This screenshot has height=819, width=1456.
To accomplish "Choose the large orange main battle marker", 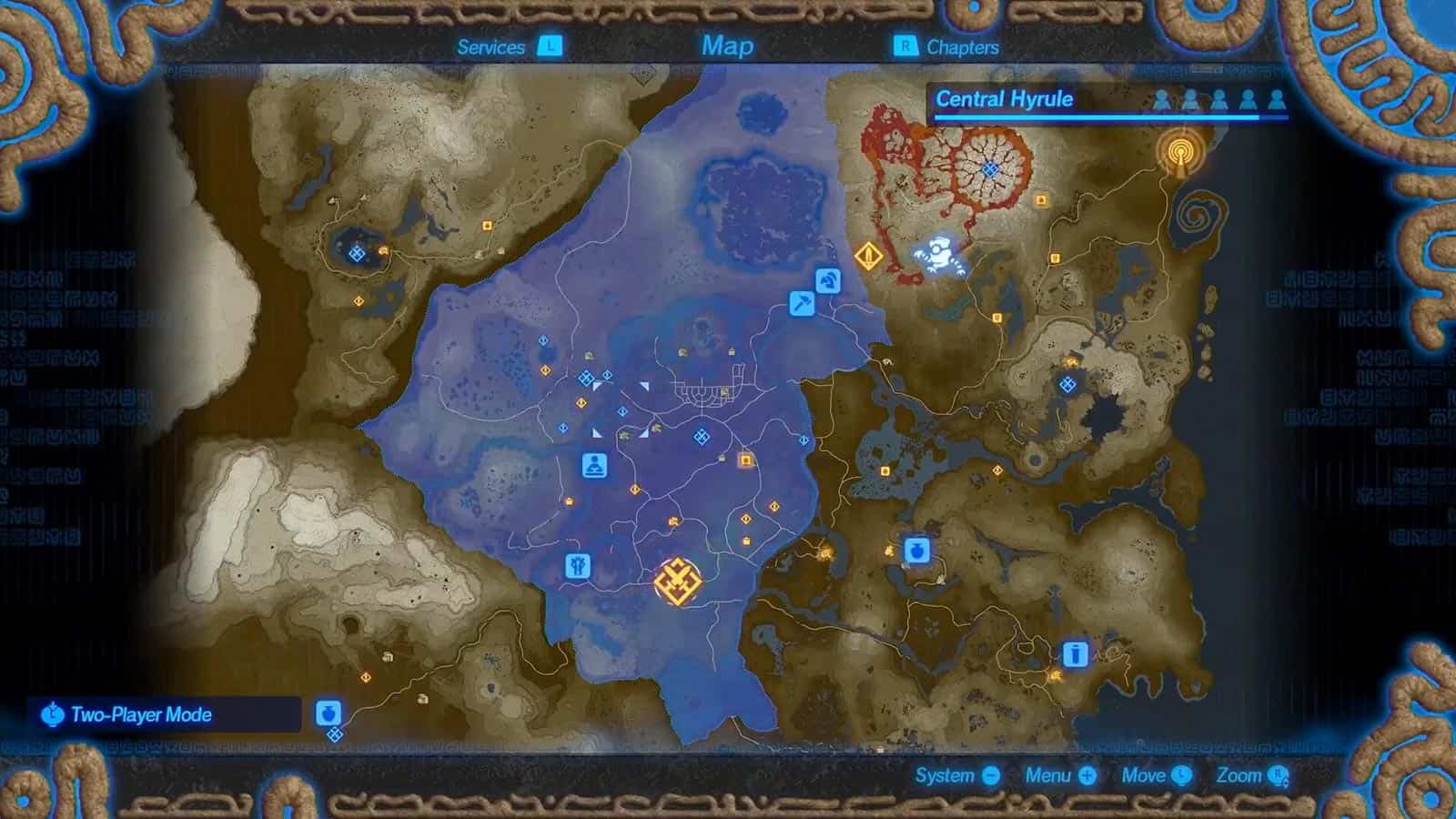I will [678, 581].
